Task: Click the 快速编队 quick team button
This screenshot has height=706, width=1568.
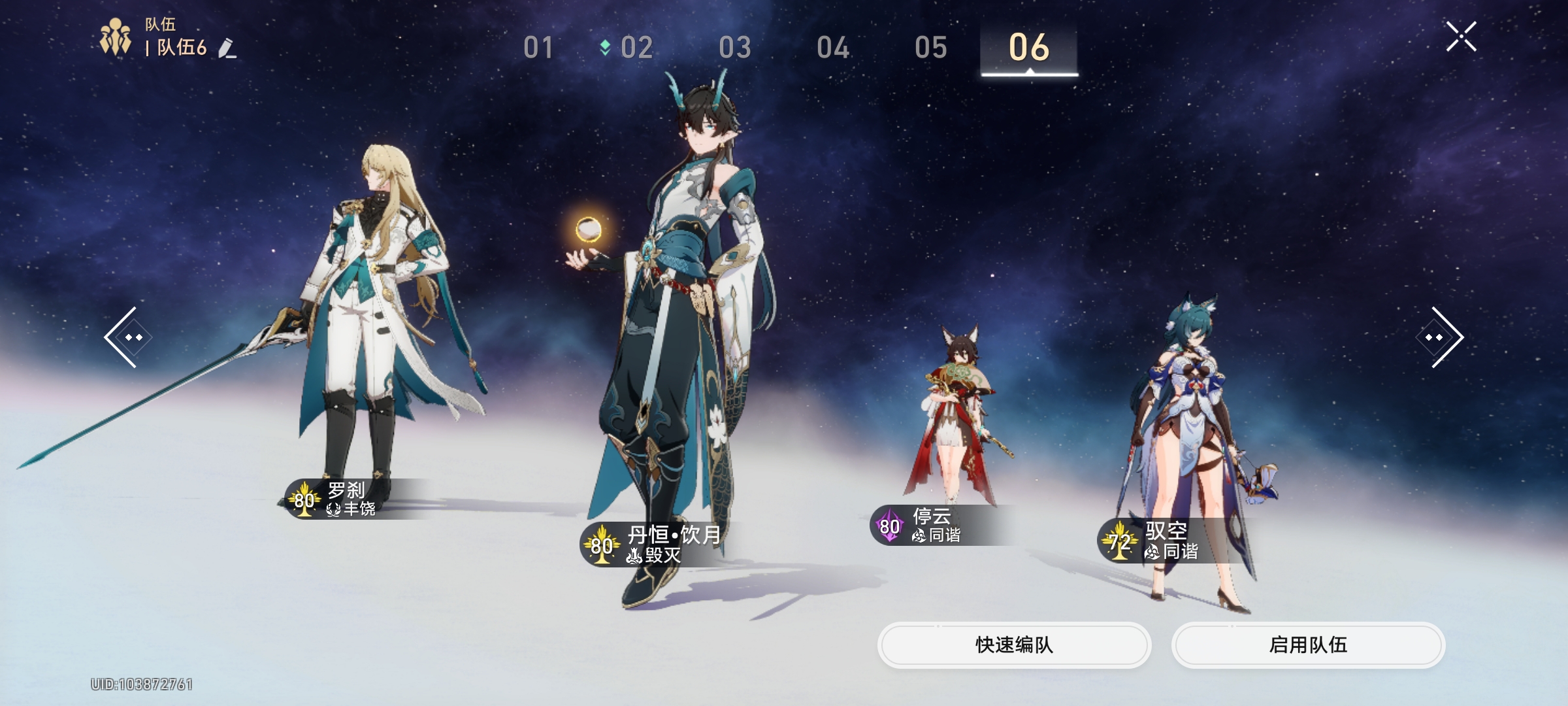Action: 1014,645
